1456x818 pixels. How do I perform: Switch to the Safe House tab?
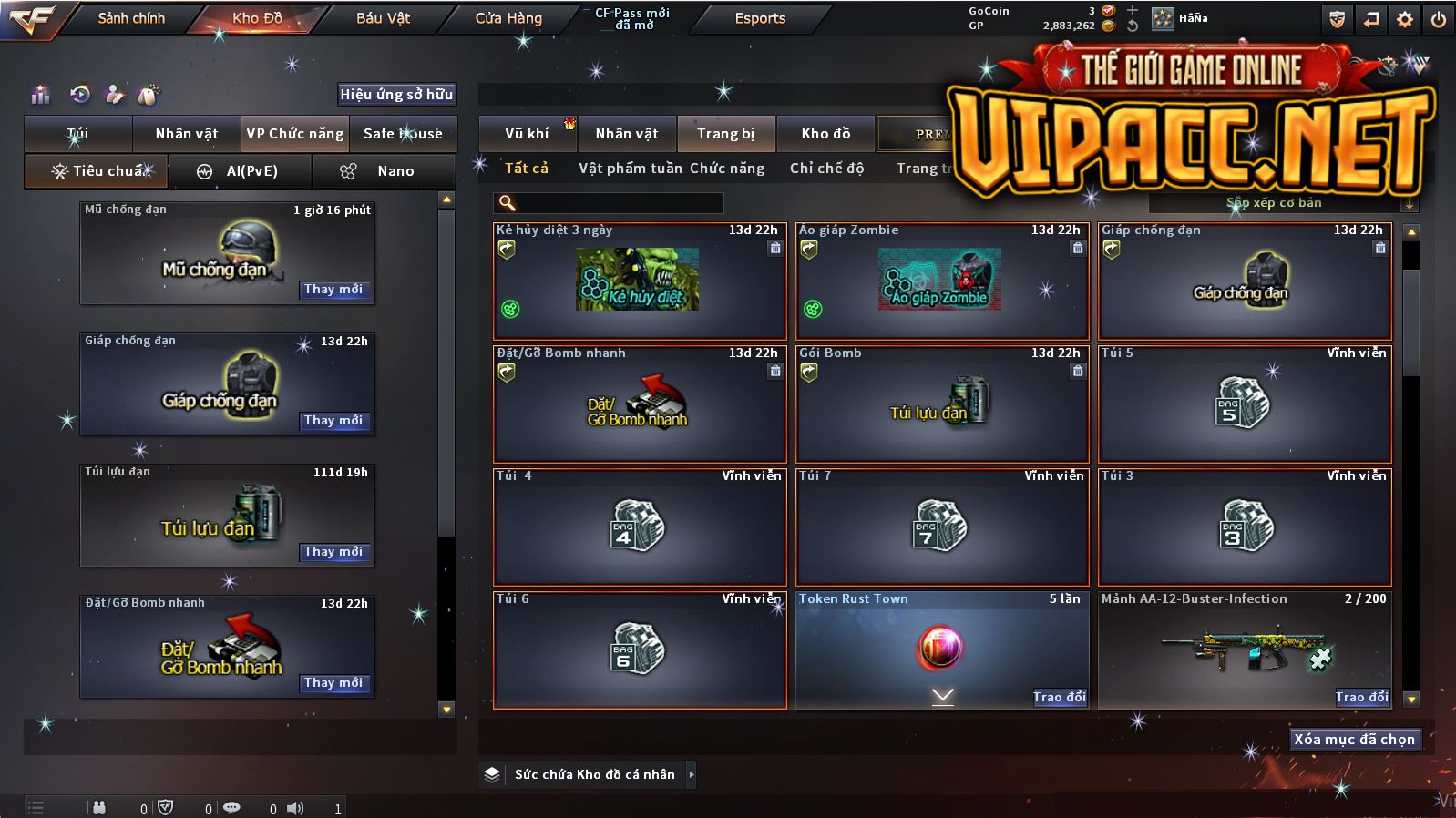(x=403, y=134)
